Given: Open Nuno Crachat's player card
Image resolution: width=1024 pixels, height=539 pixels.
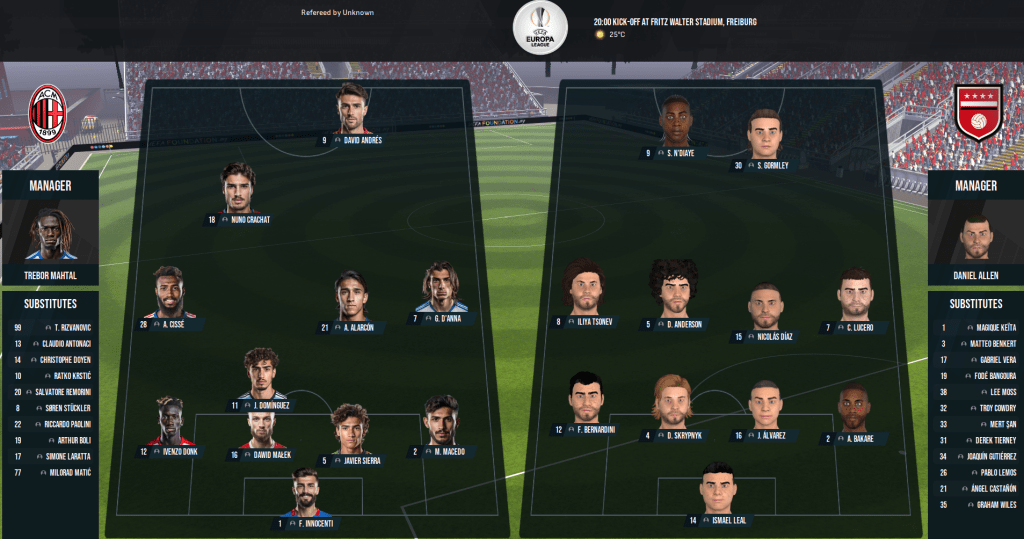Looking at the screenshot, I should (238, 189).
